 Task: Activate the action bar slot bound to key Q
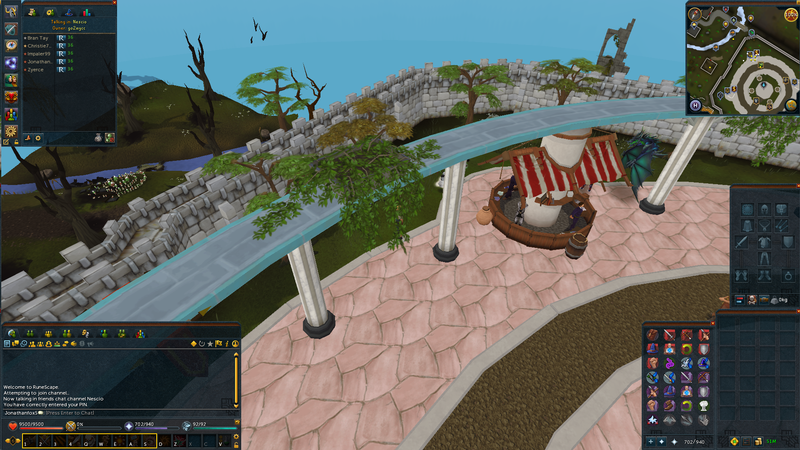[x=86, y=441]
